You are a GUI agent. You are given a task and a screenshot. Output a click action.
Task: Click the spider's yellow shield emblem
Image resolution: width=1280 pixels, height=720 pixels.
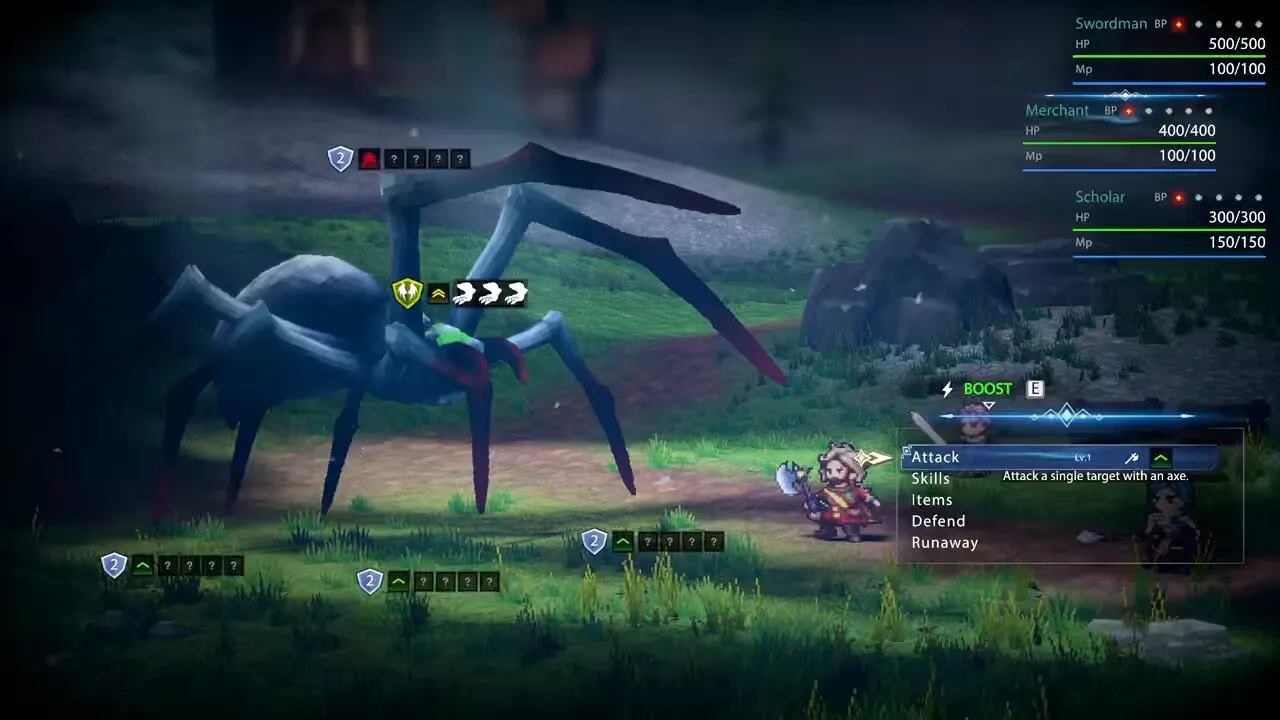407,293
